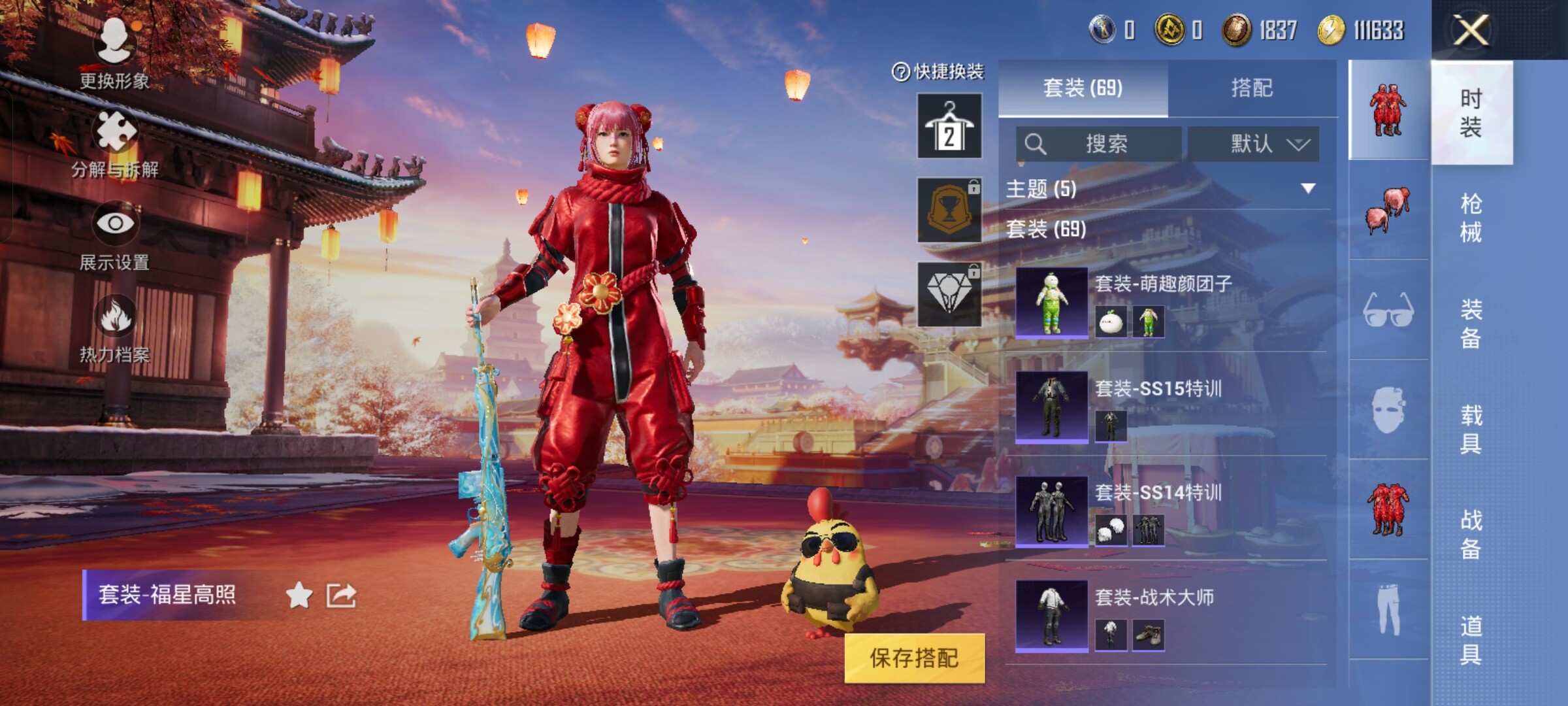Image resolution: width=1568 pixels, height=706 pixels.
Task: Switch to the 搭配 tab
Action: coord(1251,88)
